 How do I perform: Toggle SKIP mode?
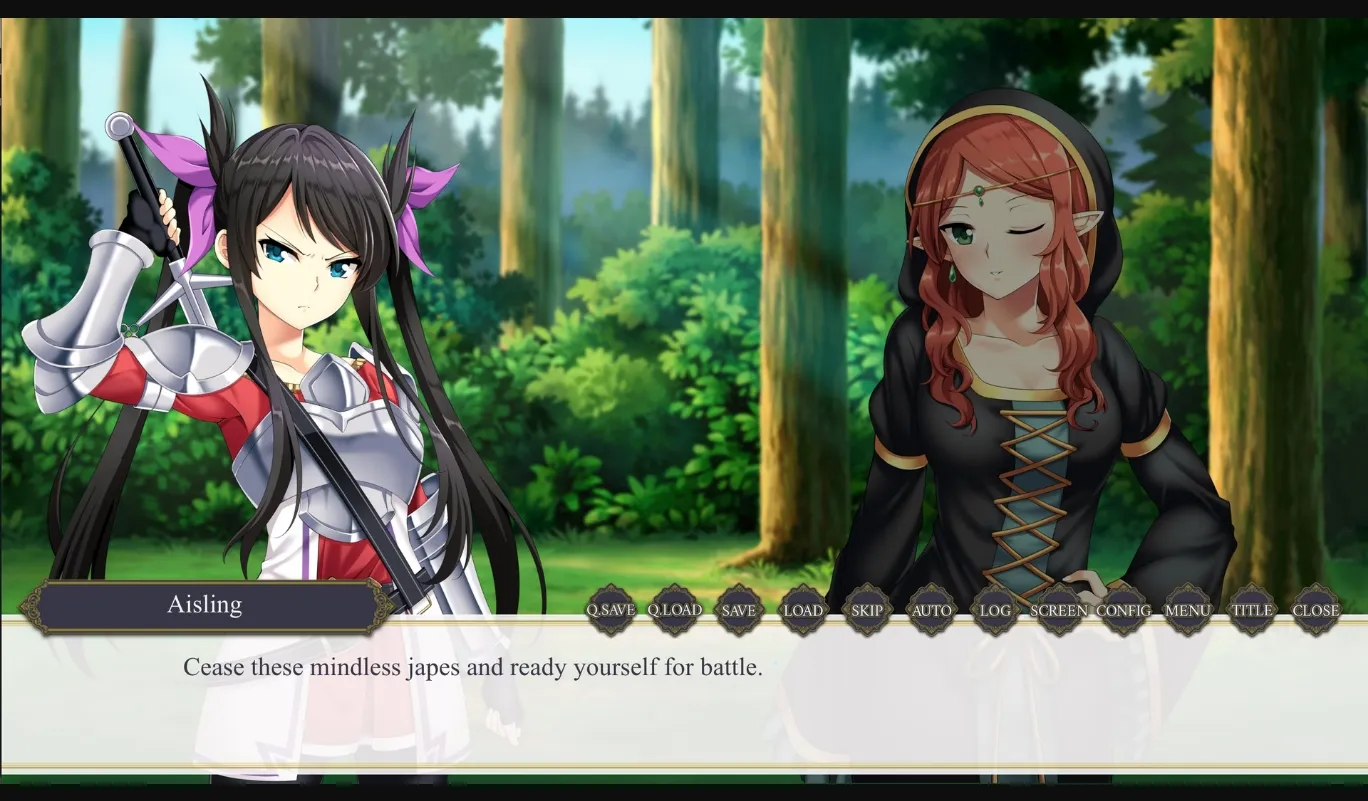coord(868,609)
